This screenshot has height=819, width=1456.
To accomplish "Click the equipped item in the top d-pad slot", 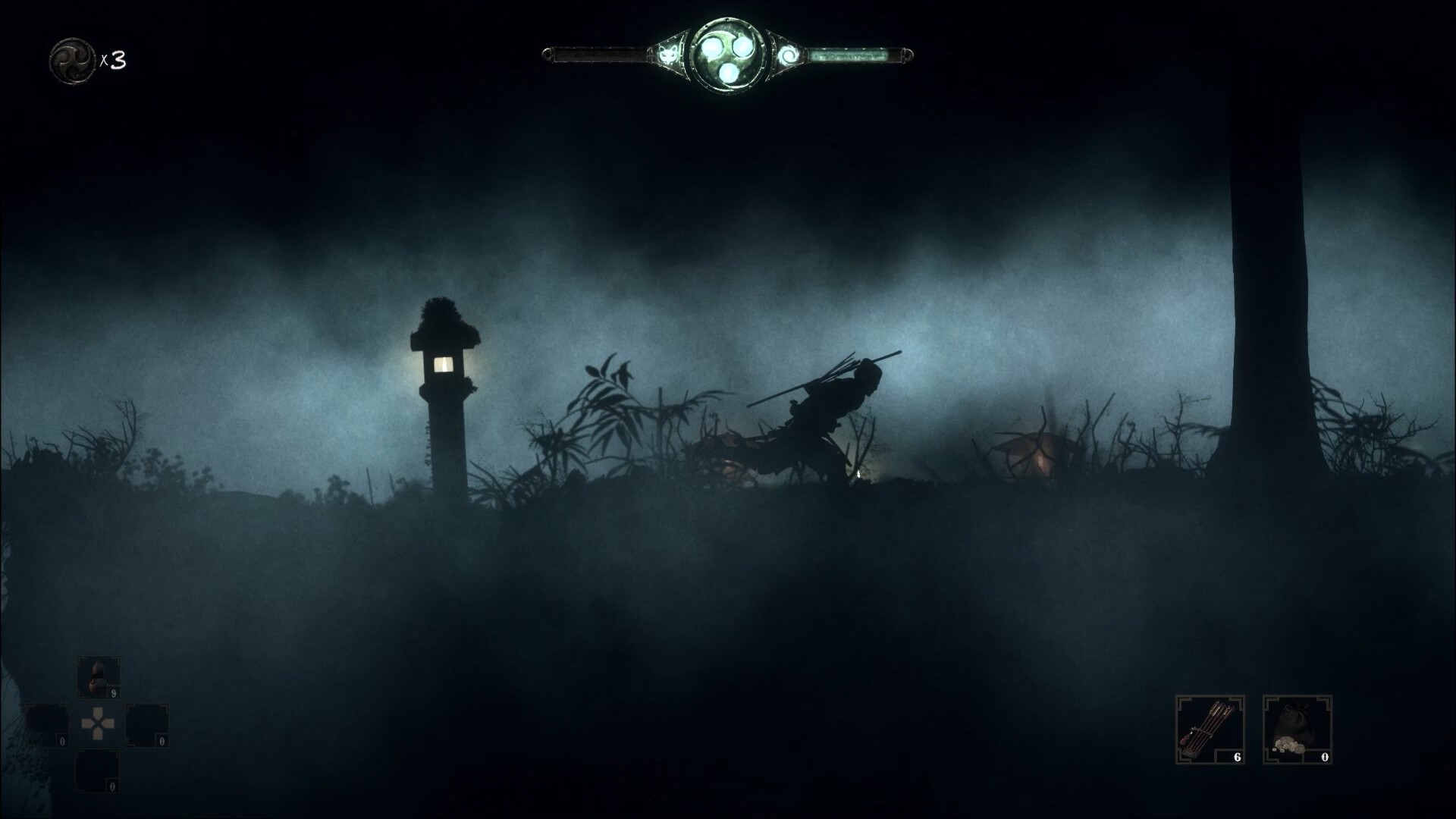I will (97, 677).
